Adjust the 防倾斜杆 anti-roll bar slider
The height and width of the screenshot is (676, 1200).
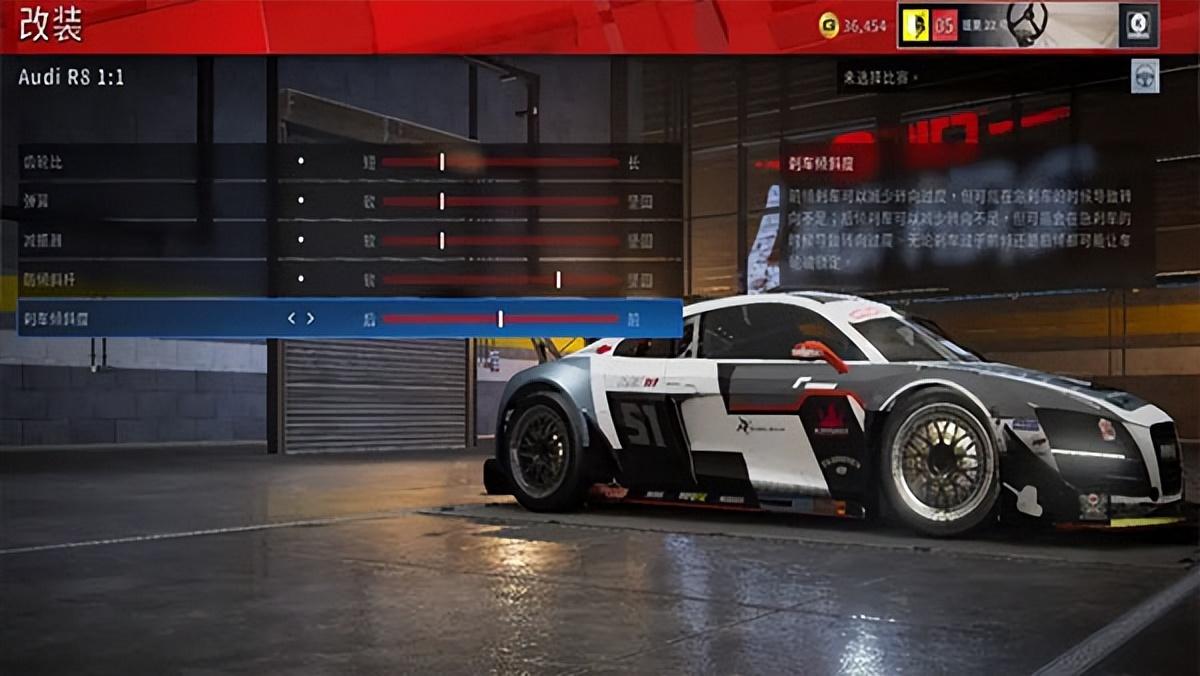(x=558, y=280)
